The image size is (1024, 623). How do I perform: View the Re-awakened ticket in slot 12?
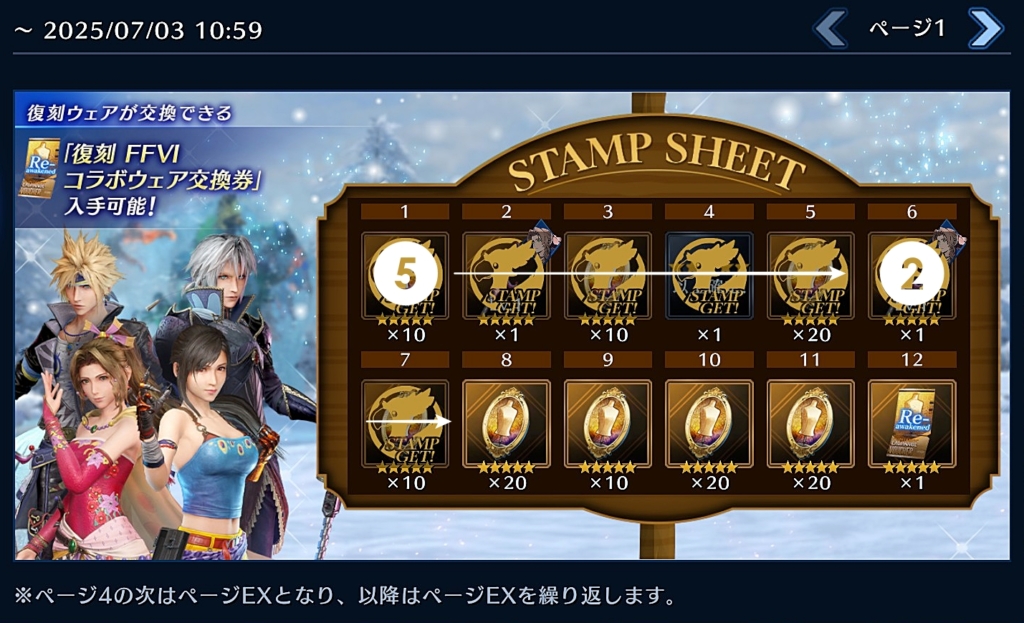(x=911, y=423)
